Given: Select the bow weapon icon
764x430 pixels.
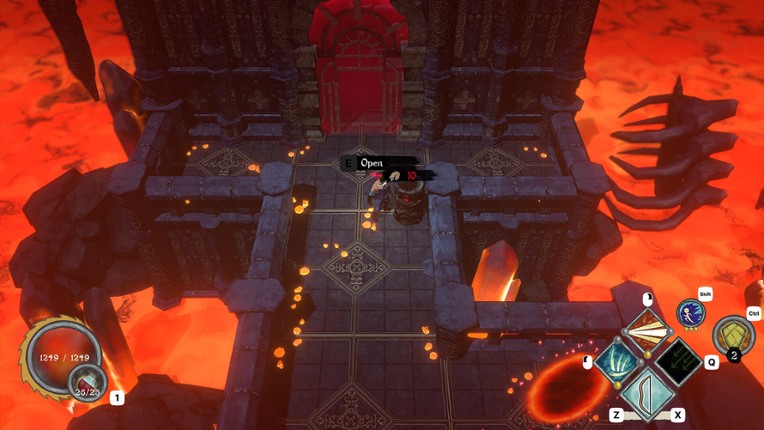Looking at the screenshot, I should pos(648,394).
